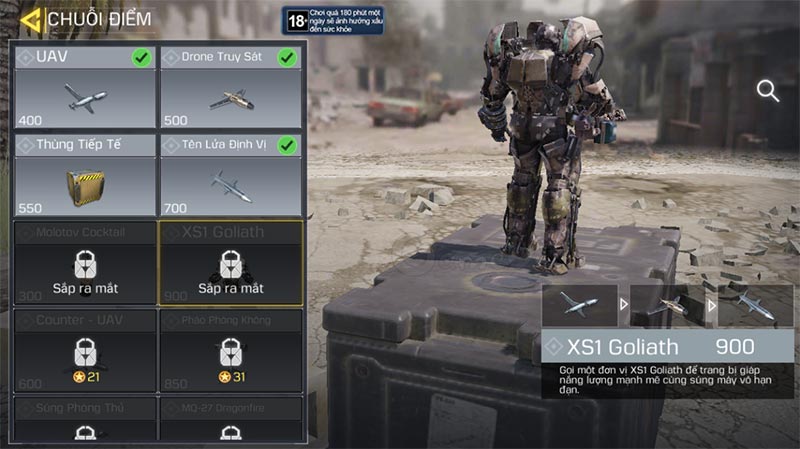The image size is (800, 449).
Task: Select the first equipped slot with UAV
Action: click(x=579, y=305)
